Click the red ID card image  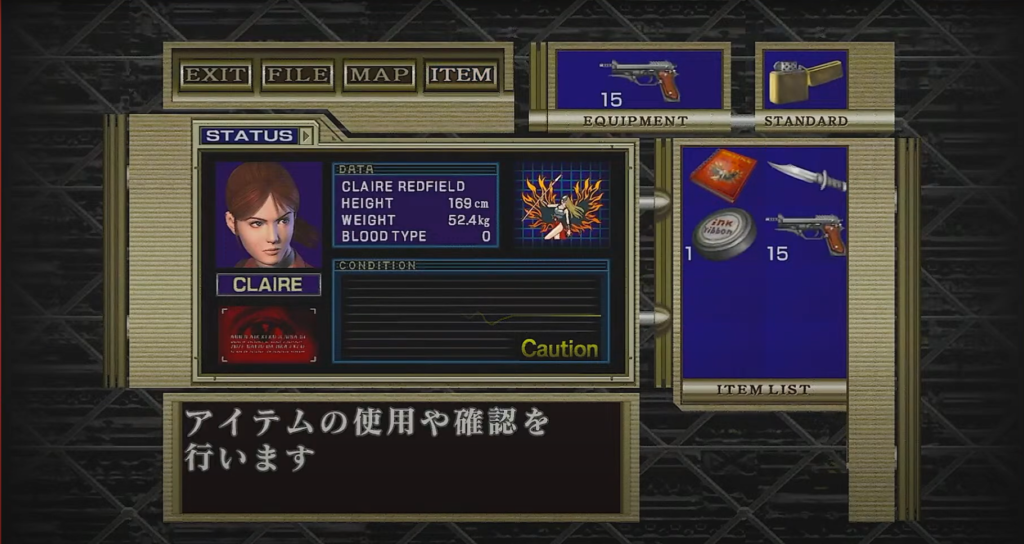[268, 334]
